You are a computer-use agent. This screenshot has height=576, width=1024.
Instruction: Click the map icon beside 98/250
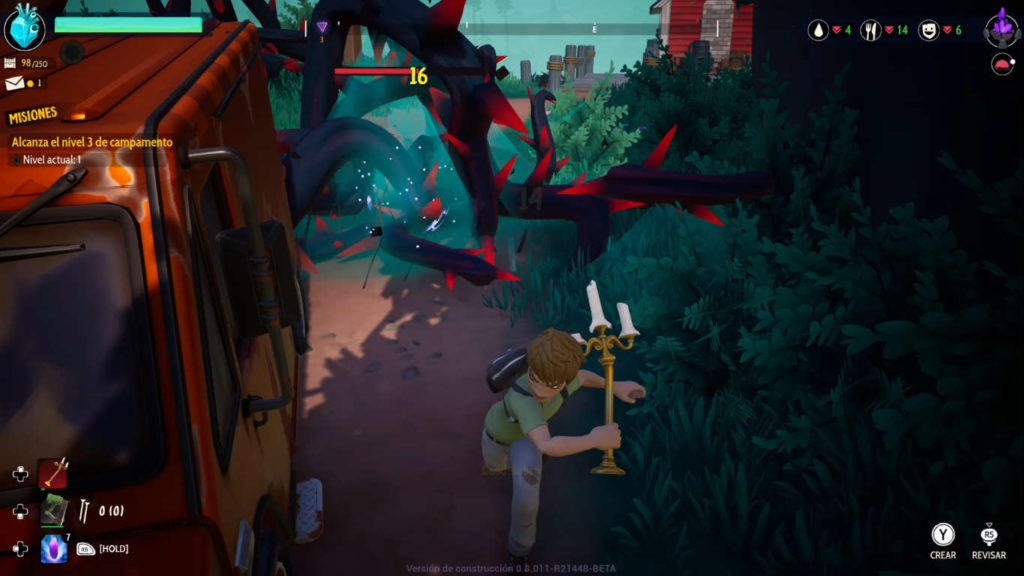pyautogui.click(x=10, y=63)
